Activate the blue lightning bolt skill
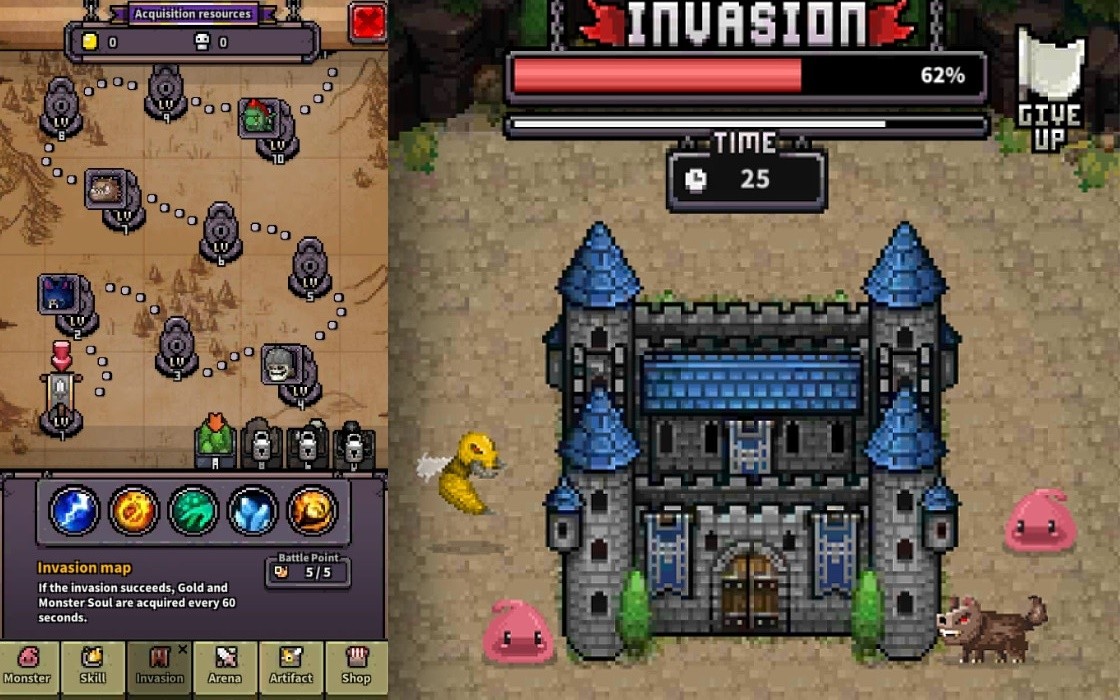Image resolution: width=1120 pixels, height=700 pixels. coord(75,509)
